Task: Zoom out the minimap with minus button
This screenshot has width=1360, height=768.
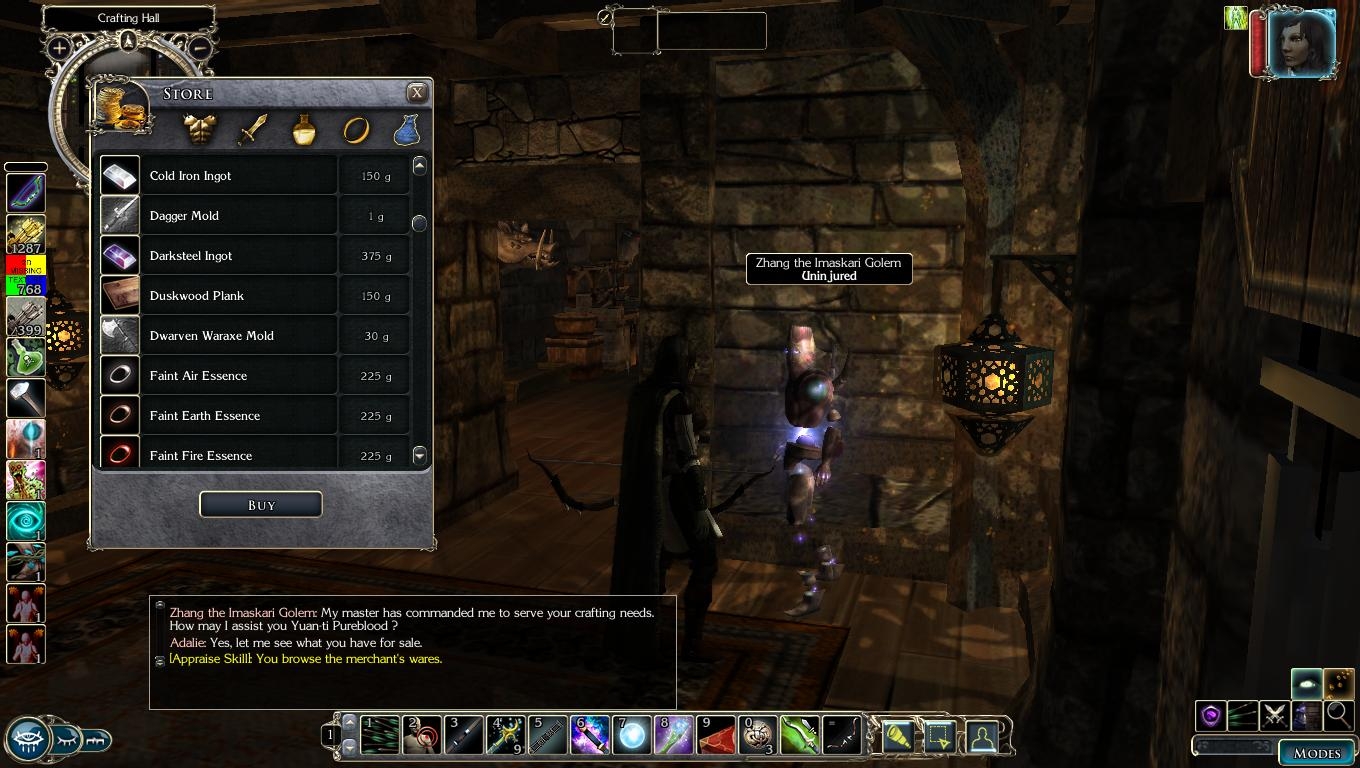Action: (199, 47)
